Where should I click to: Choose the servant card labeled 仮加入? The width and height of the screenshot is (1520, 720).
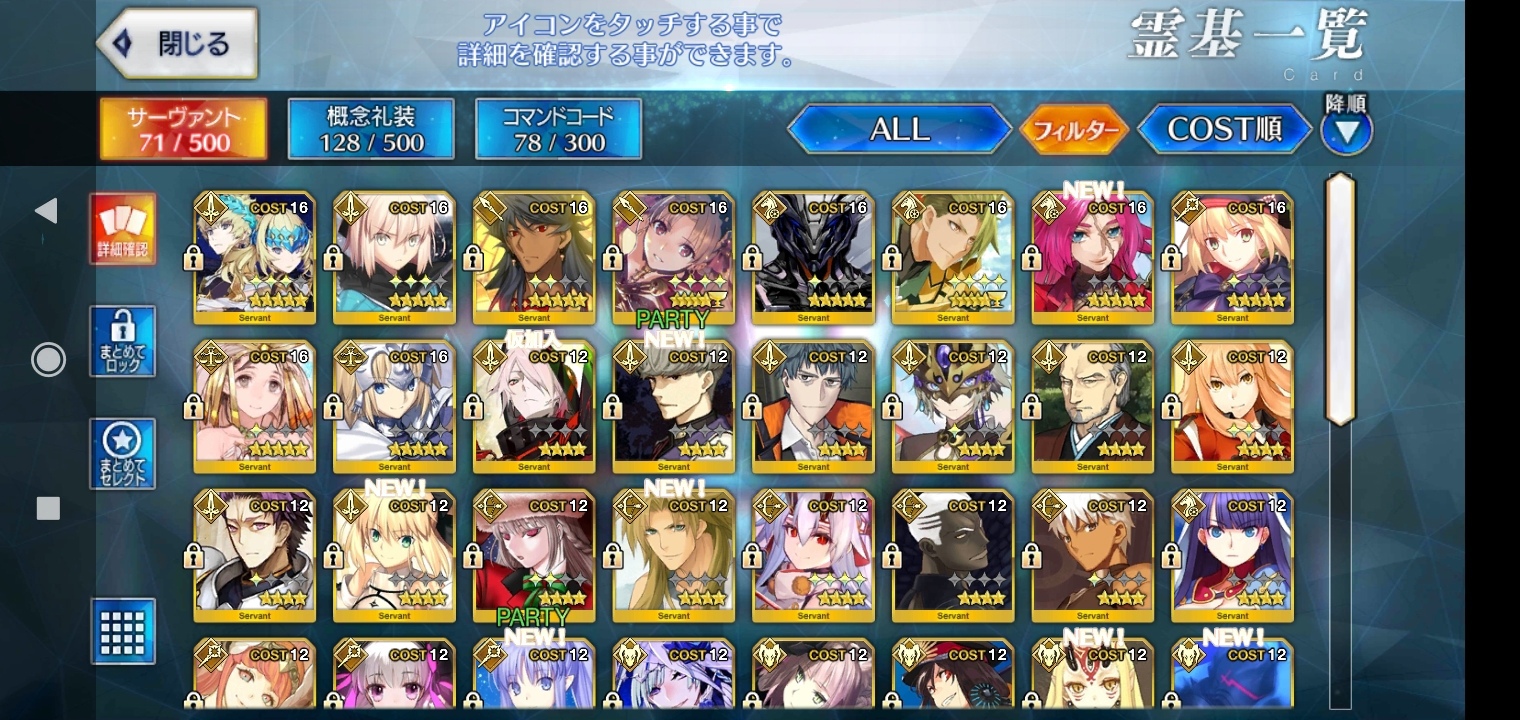534,407
